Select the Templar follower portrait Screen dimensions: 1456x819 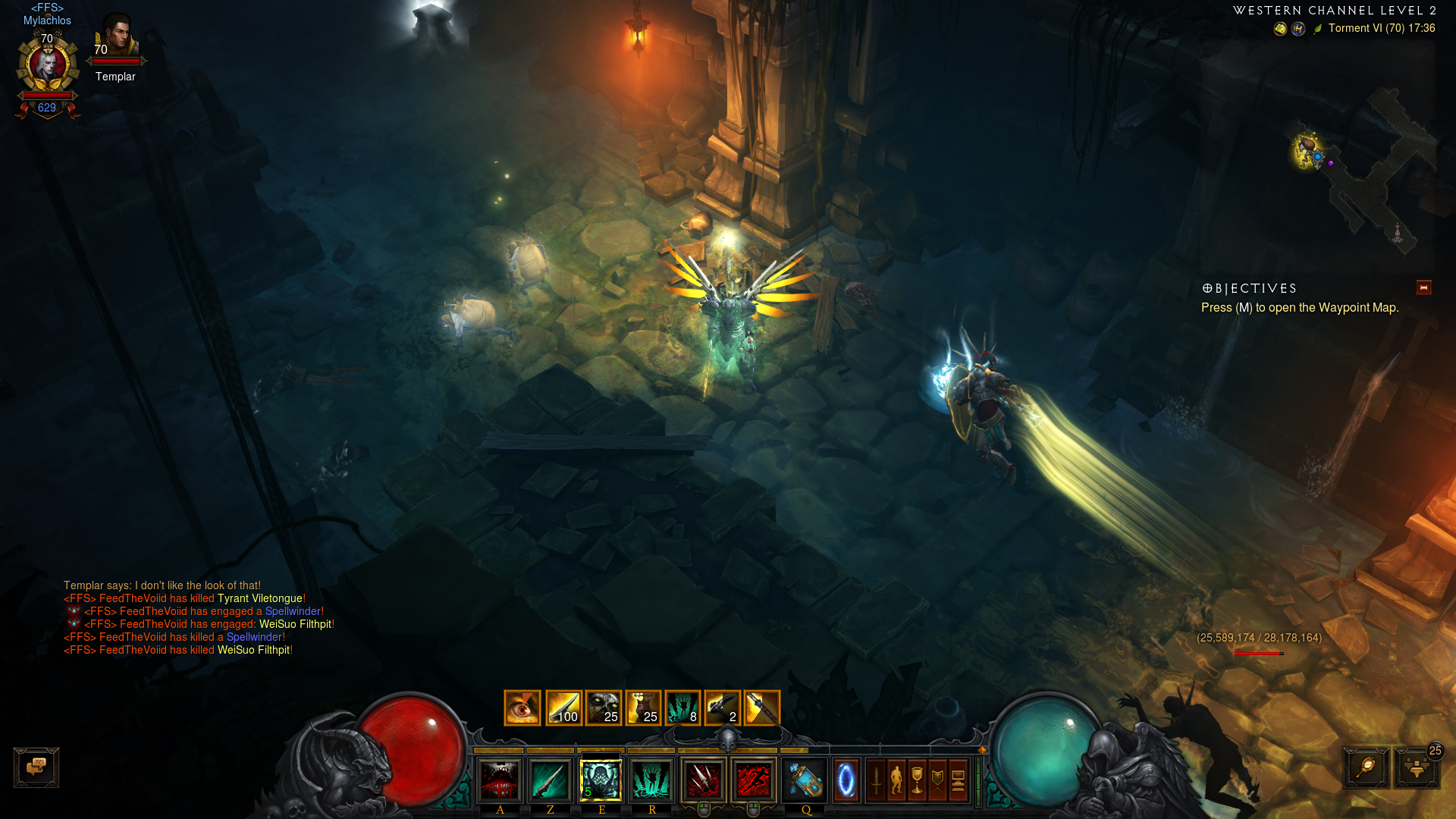117,38
